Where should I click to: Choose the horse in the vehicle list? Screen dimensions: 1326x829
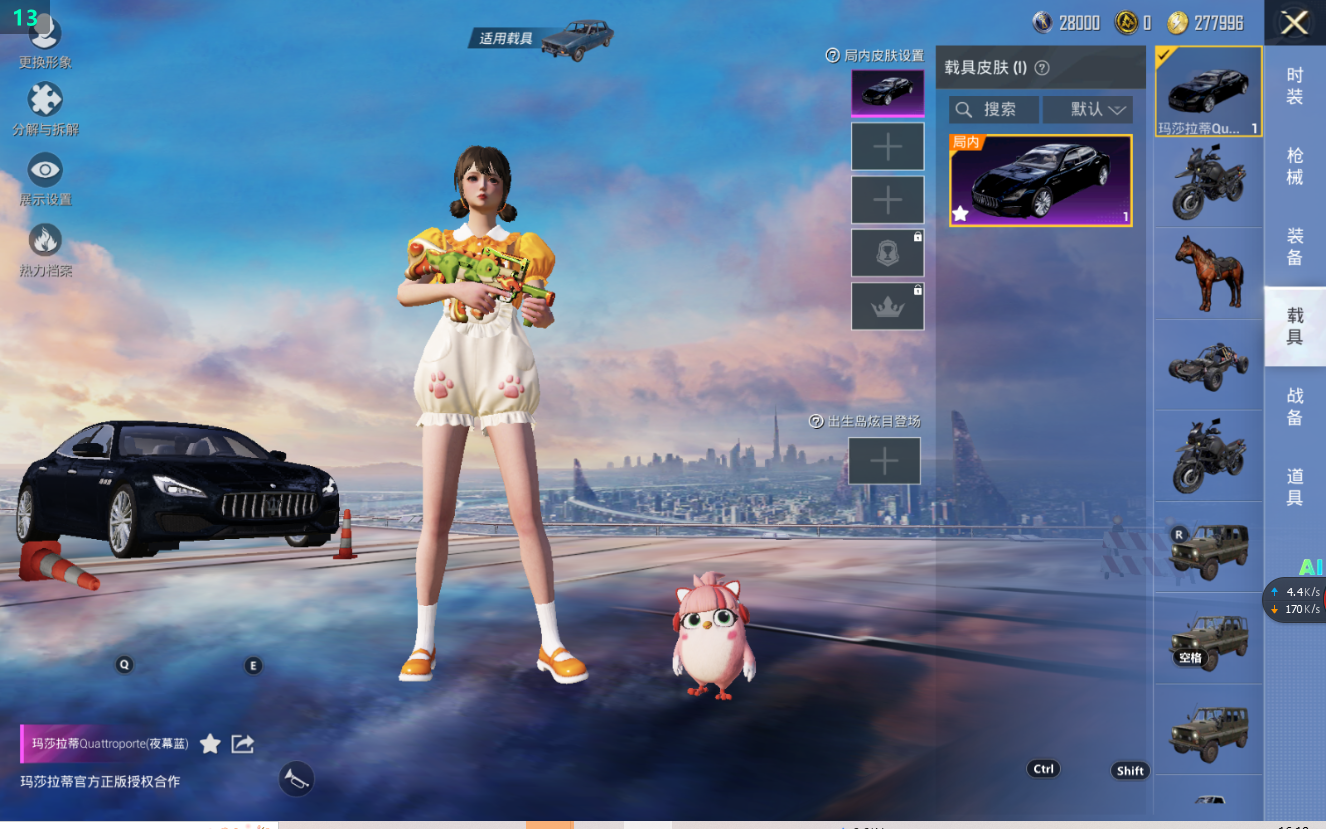pyautogui.click(x=1209, y=273)
